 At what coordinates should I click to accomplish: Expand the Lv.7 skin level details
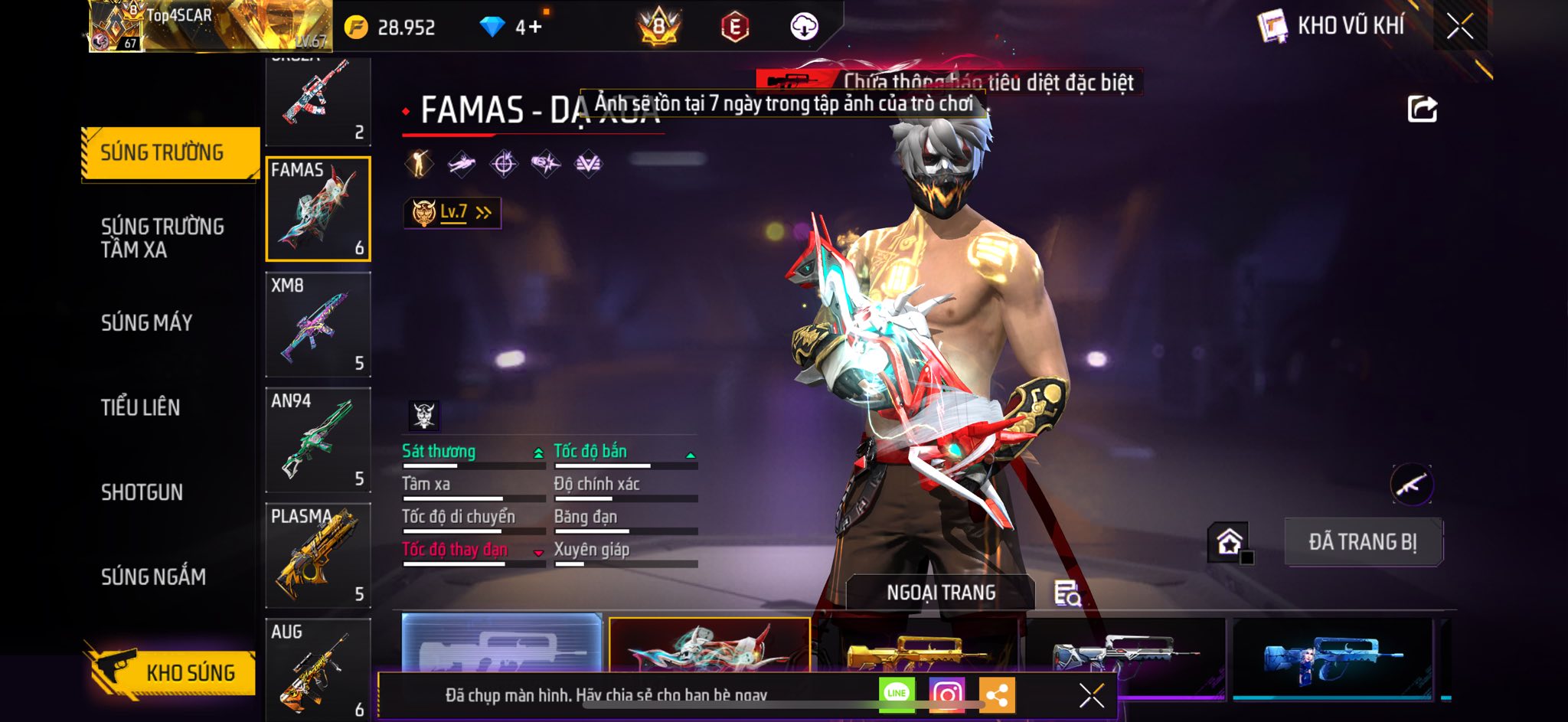[452, 213]
